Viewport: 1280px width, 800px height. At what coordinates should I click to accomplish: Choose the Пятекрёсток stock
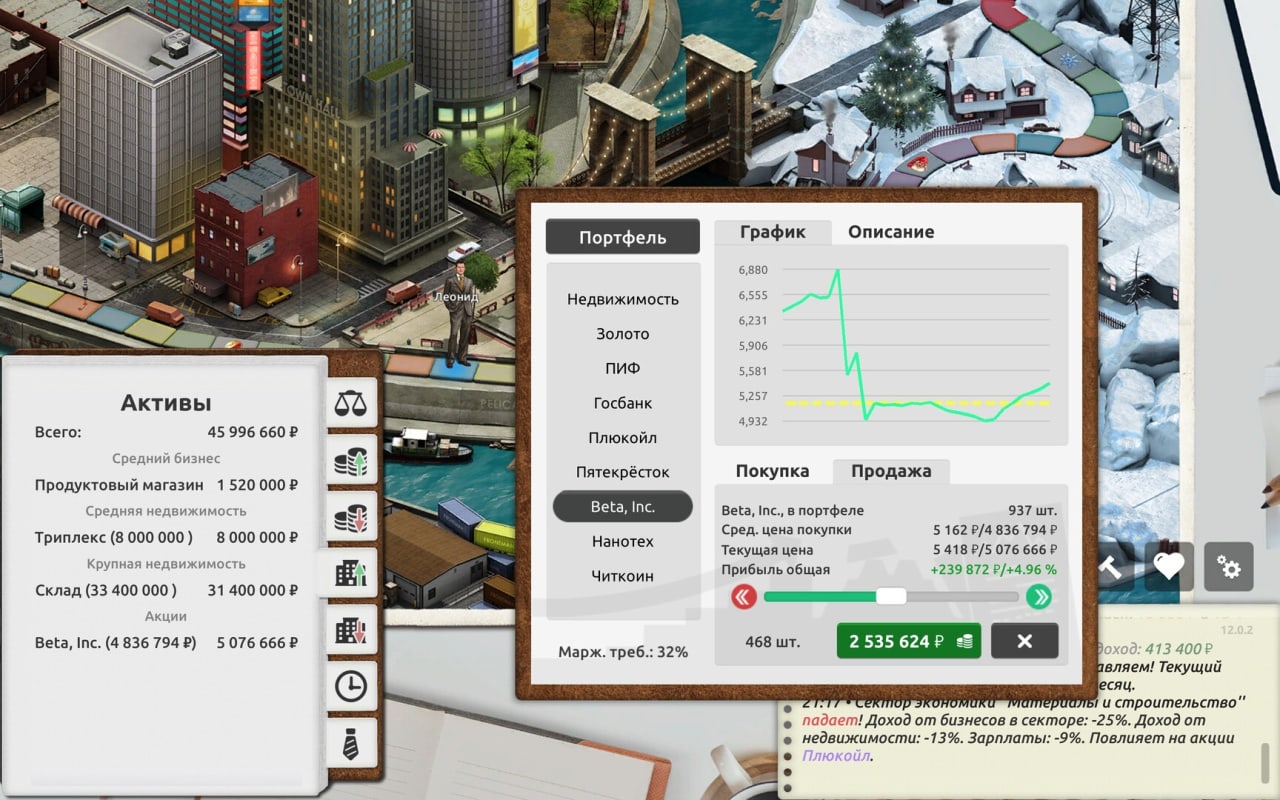622,472
